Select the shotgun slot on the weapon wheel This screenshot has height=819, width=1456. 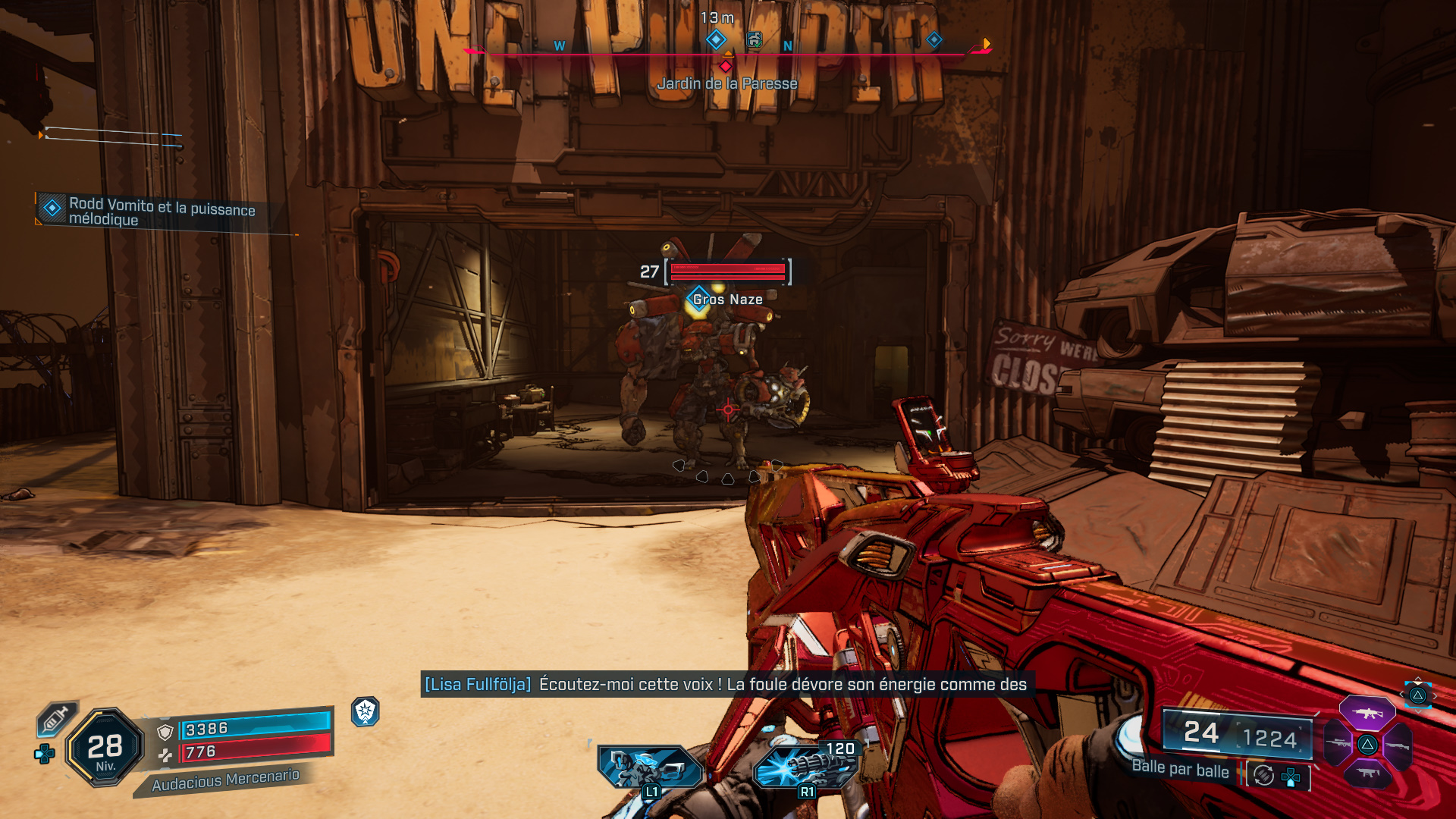tap(1398, 745)
